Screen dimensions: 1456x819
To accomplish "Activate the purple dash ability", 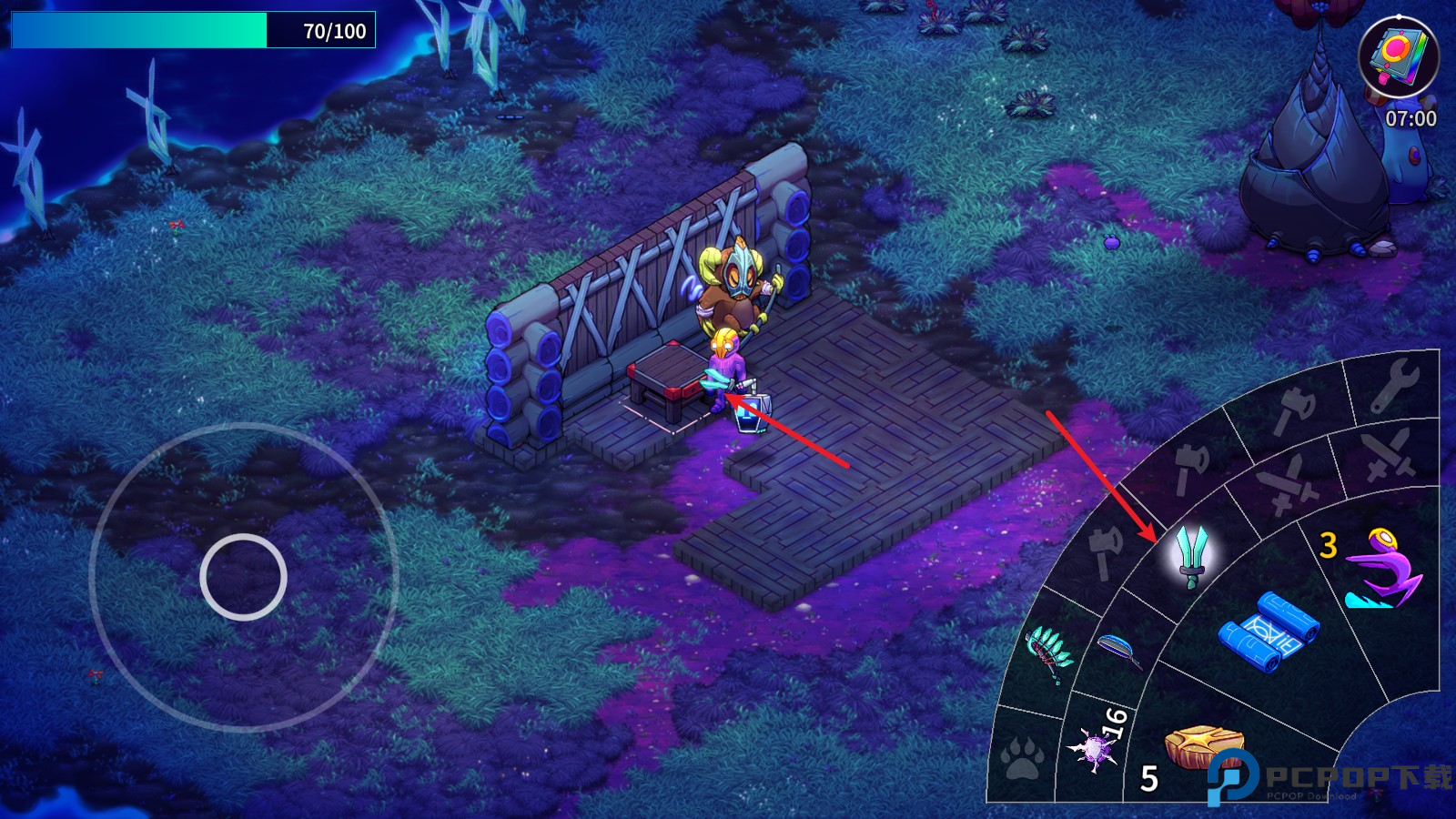I will 1380,571.
